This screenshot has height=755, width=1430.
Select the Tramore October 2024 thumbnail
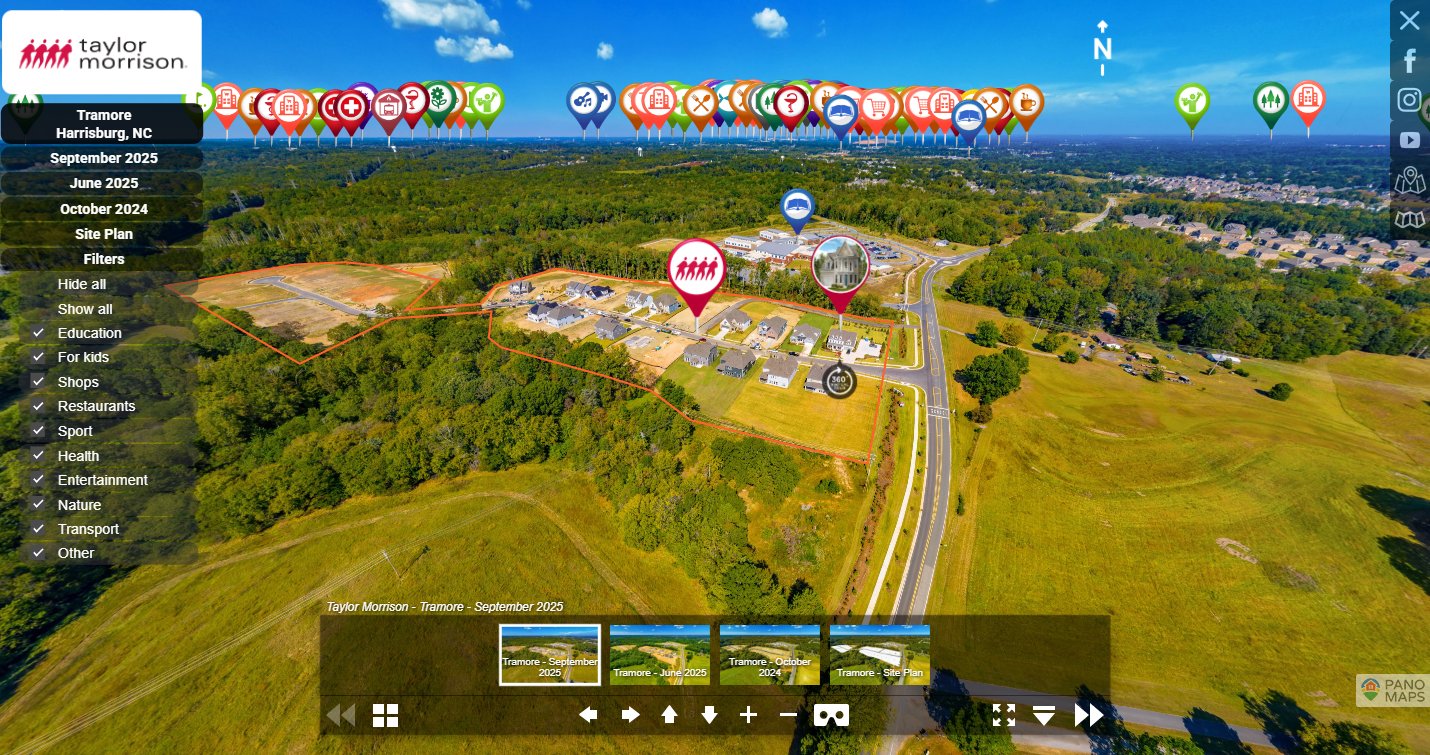(770, 655)
